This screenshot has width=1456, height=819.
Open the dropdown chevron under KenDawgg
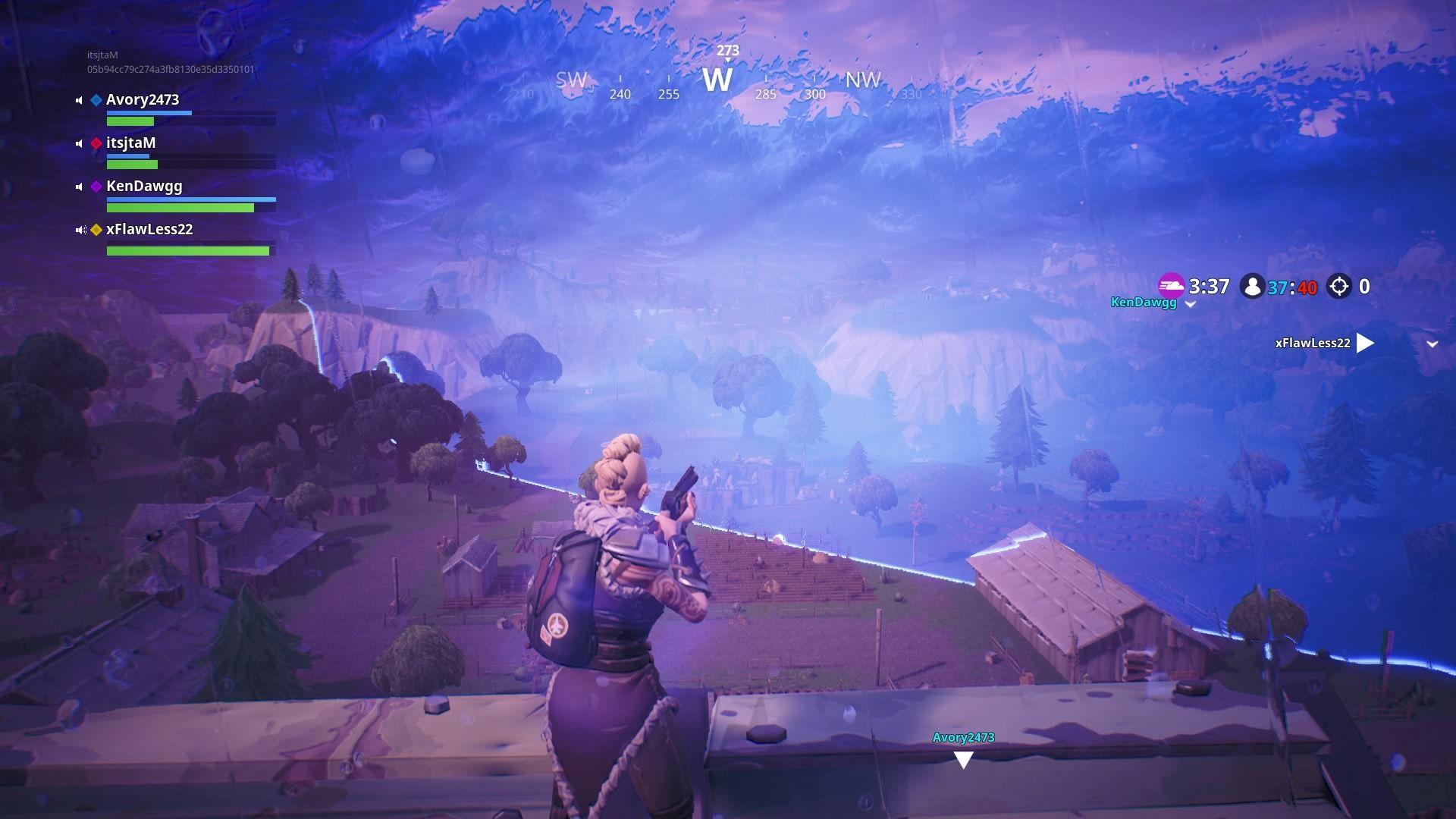(x=1190, y=304)
